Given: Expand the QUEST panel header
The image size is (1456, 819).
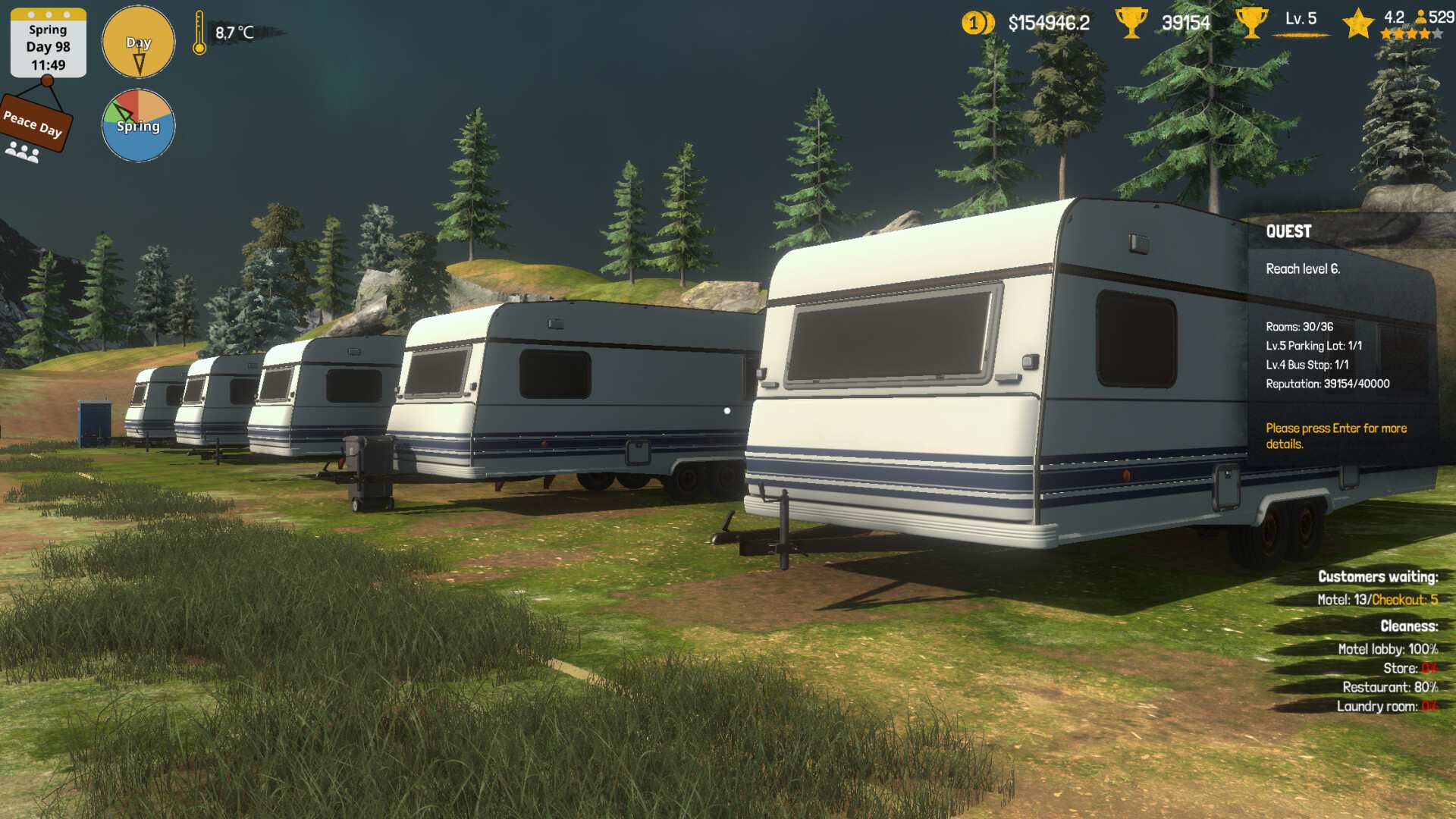Looking at the screenshot, I should click(1289, 232).
